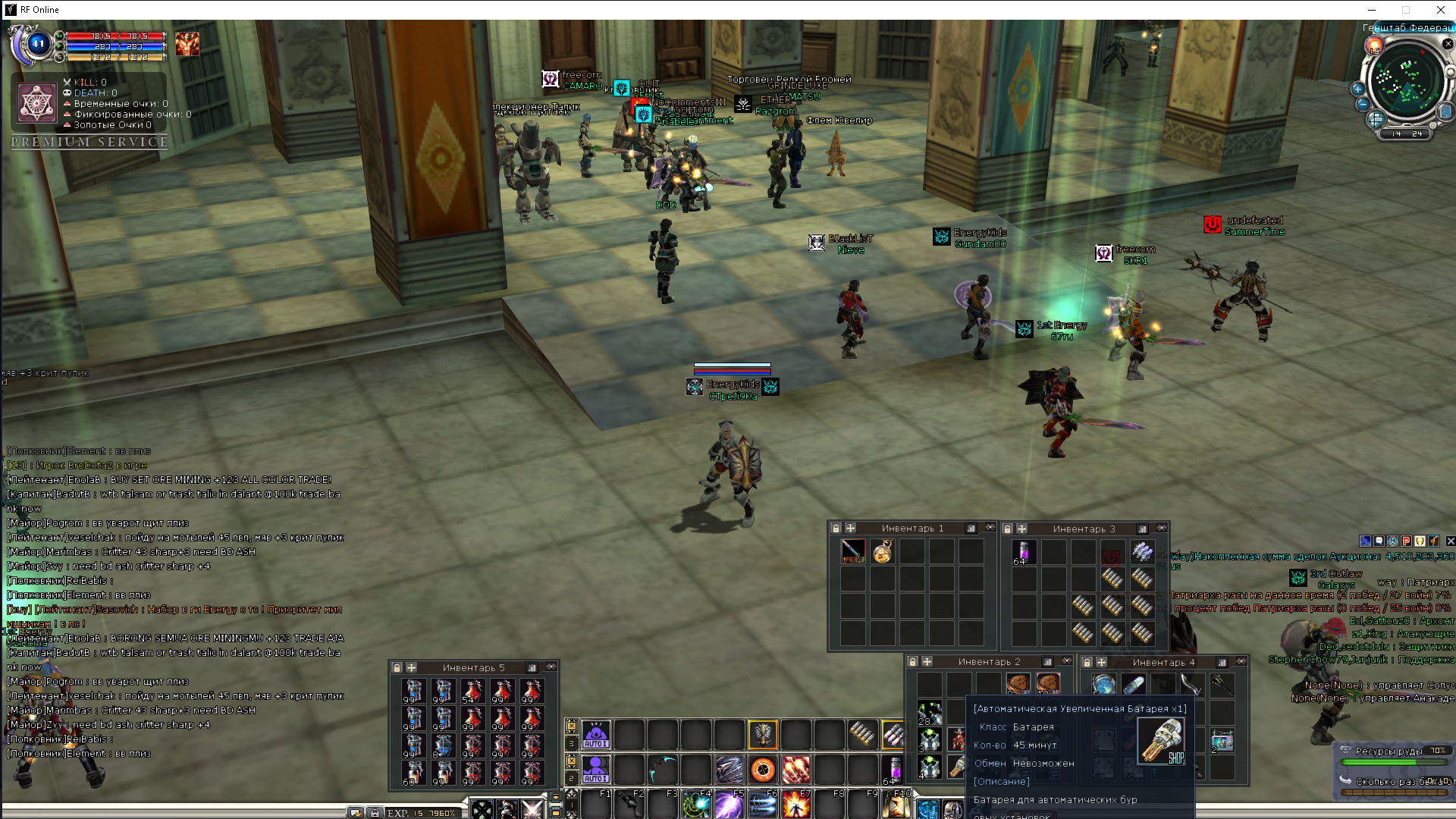1456x819 pixels.
Task: Select the character portrait icon
Action: tap(187, 44)
